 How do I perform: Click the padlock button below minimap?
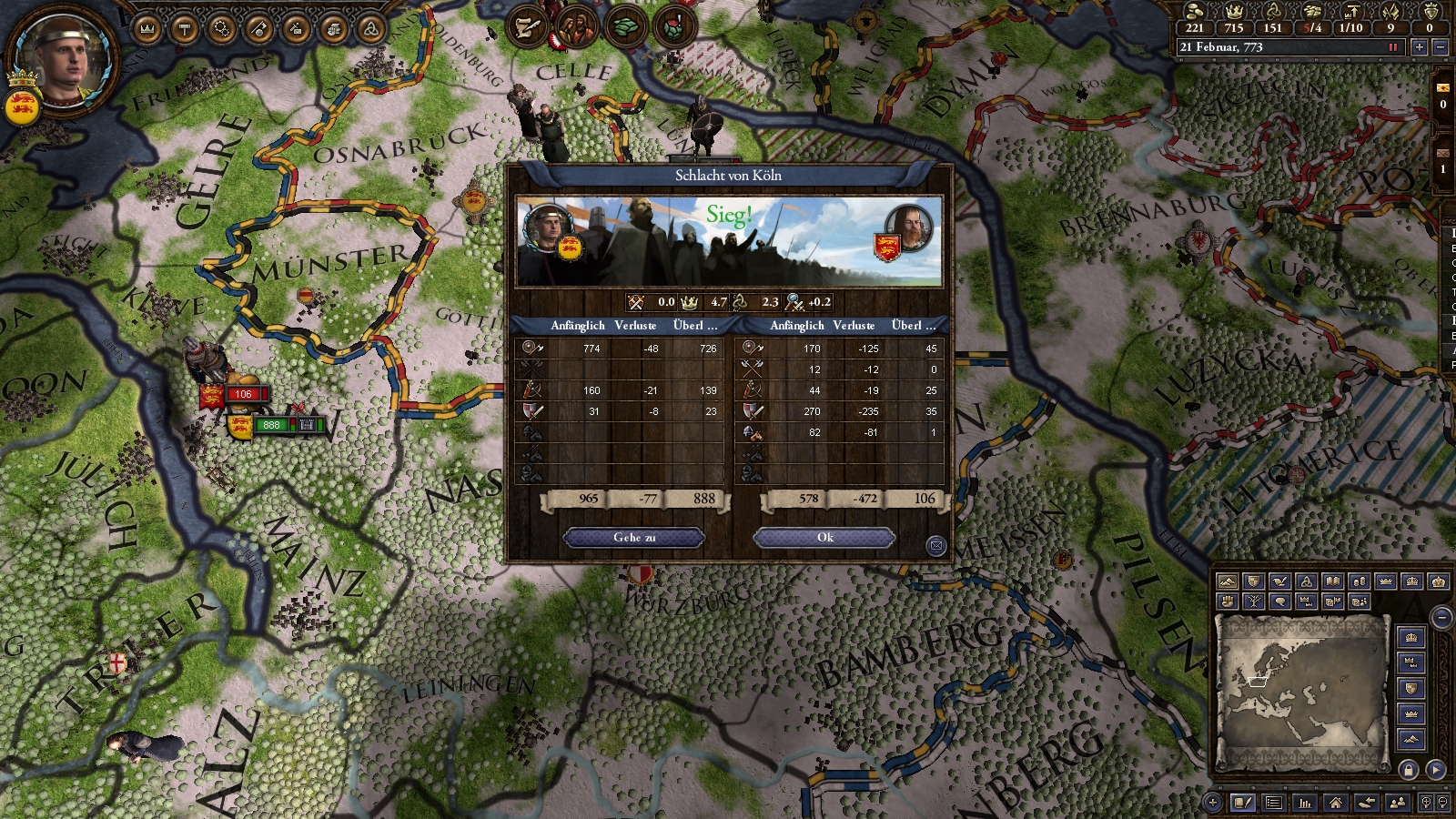[1409, 770]
